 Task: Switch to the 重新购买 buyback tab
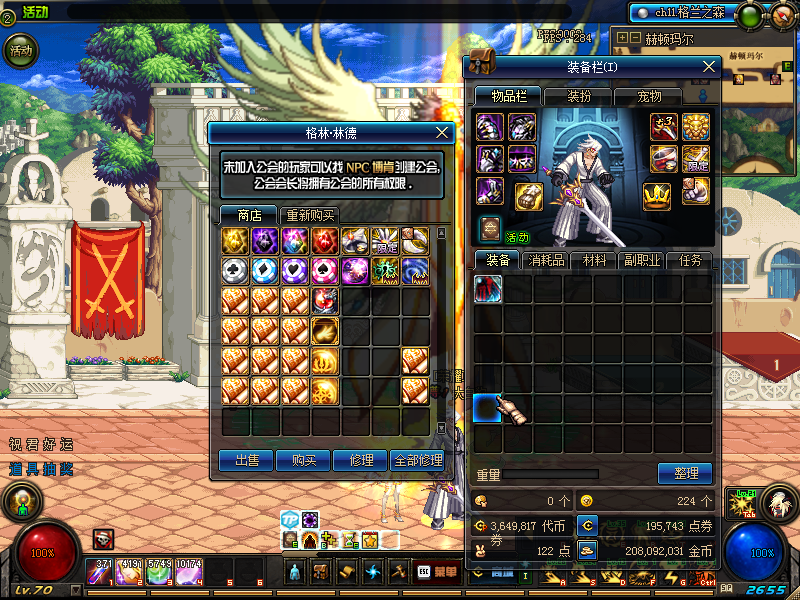point(311,215)
